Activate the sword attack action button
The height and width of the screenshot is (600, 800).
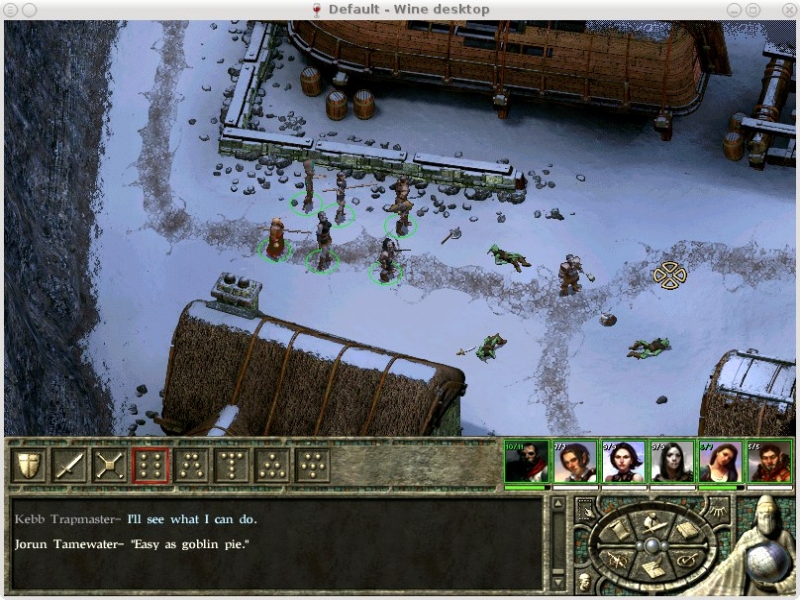coord(69,465)
